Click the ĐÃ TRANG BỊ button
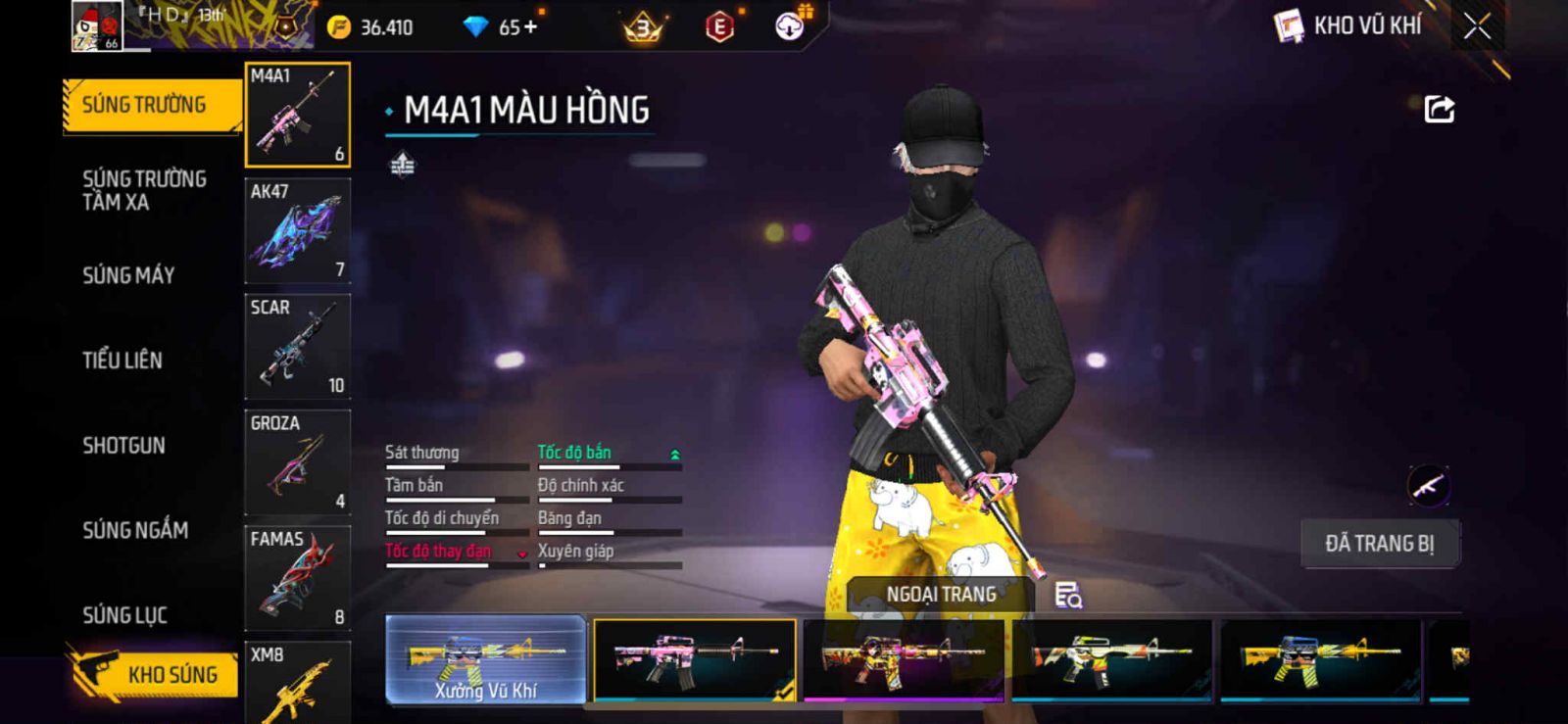Viewport: 1568px width, 724px height. tap(1379, 544)
